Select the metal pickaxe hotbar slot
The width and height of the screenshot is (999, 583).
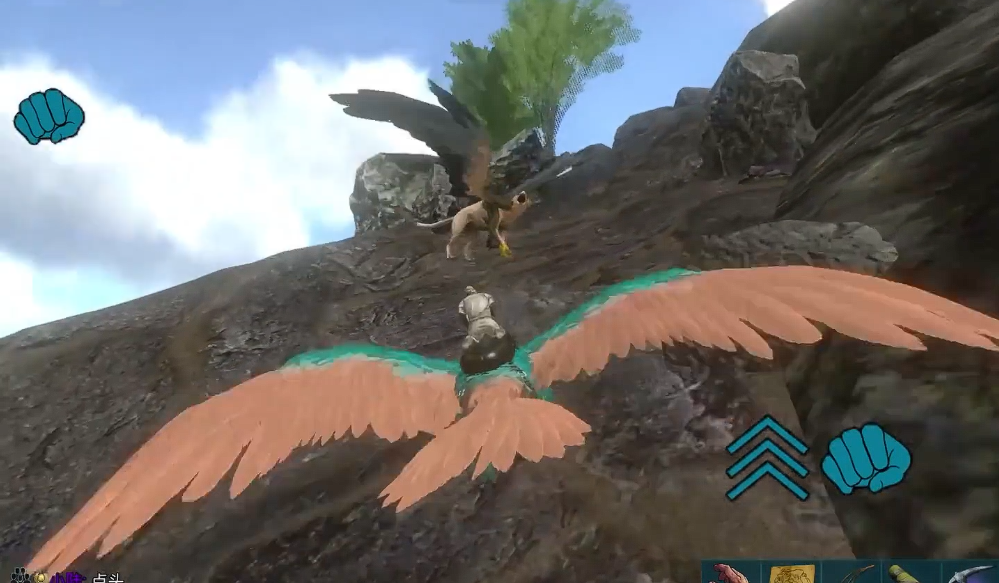[969, 574]
